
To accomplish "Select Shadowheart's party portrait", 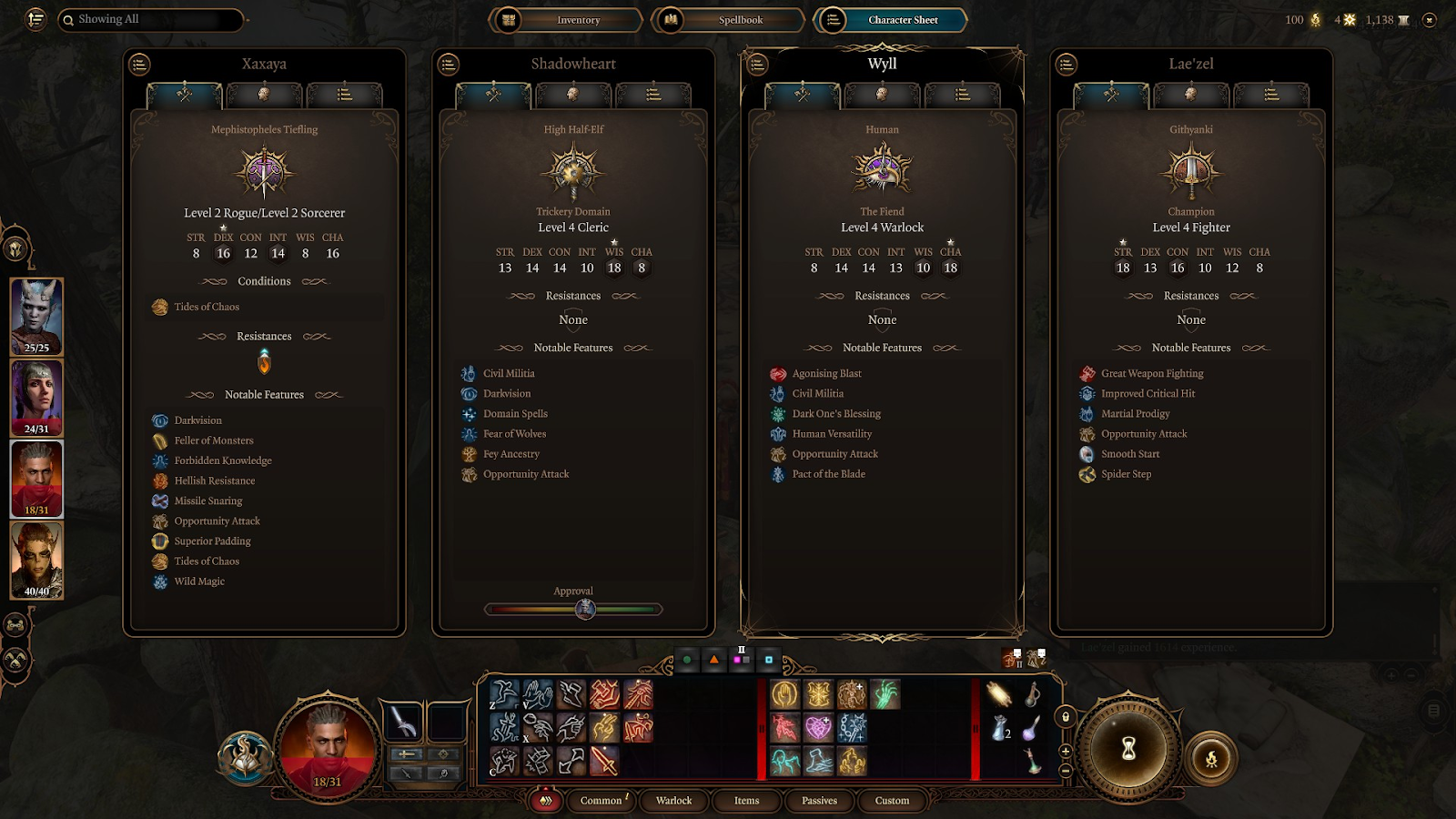I will click(x=36, y=398).
